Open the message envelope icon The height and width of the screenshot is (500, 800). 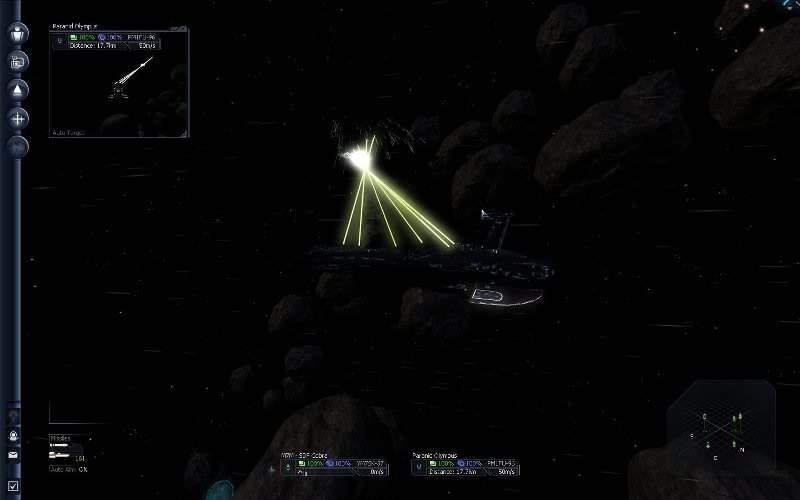pos(14,454)
